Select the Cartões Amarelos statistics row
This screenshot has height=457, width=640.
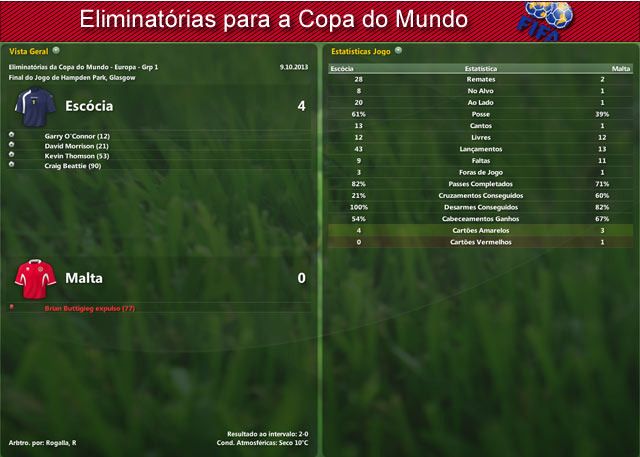(x=480, y=230)
